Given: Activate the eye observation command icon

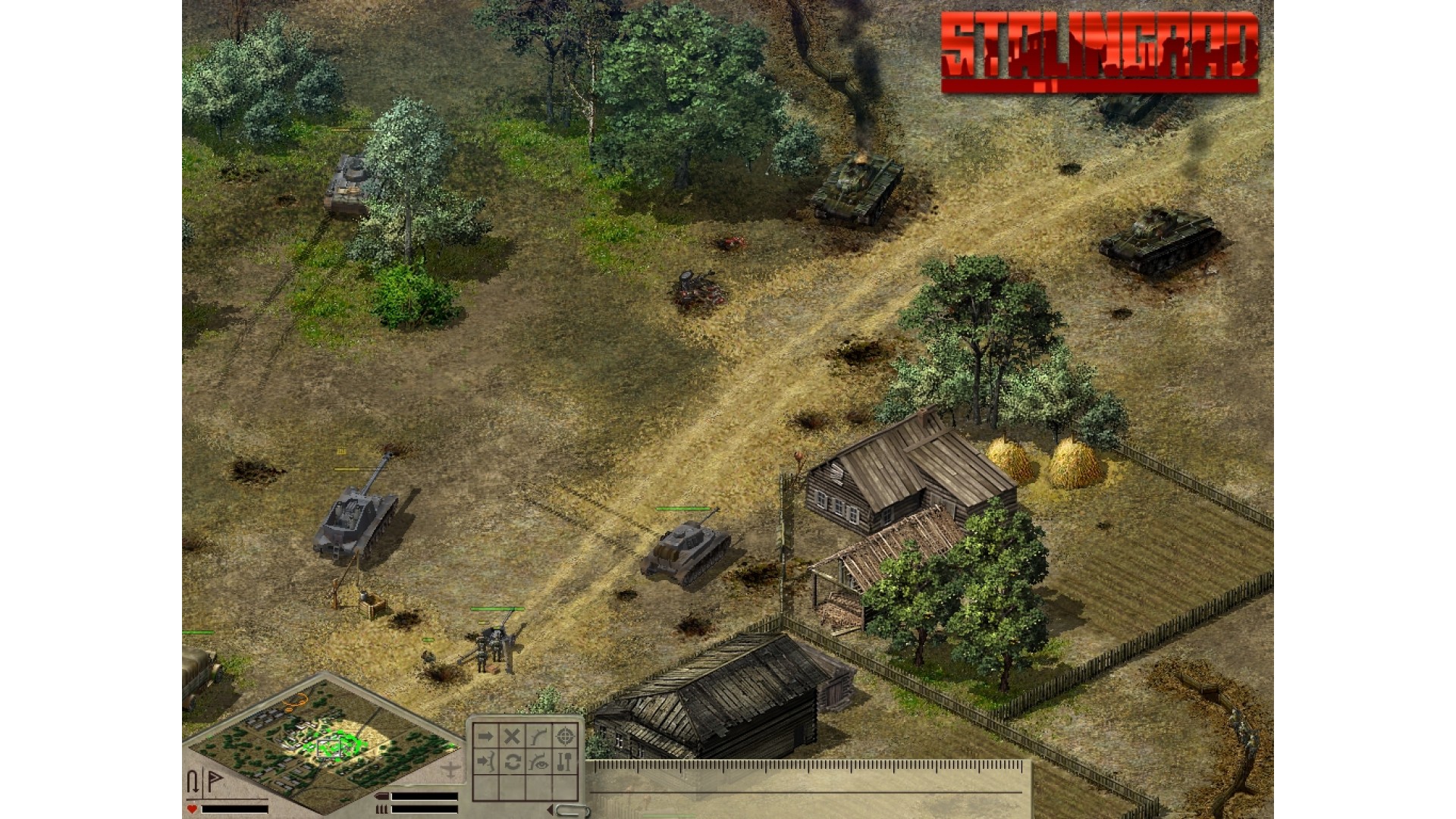Looking at the screenshot, I should coord(538,762).
